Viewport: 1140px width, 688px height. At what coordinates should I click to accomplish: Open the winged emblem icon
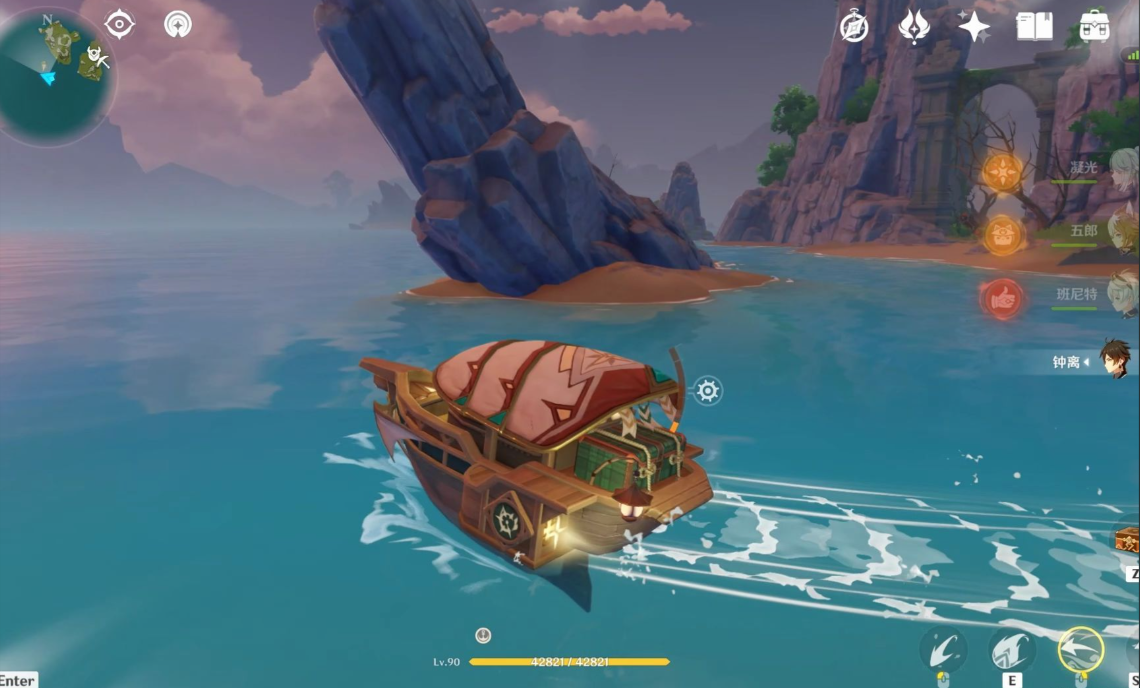914,27
